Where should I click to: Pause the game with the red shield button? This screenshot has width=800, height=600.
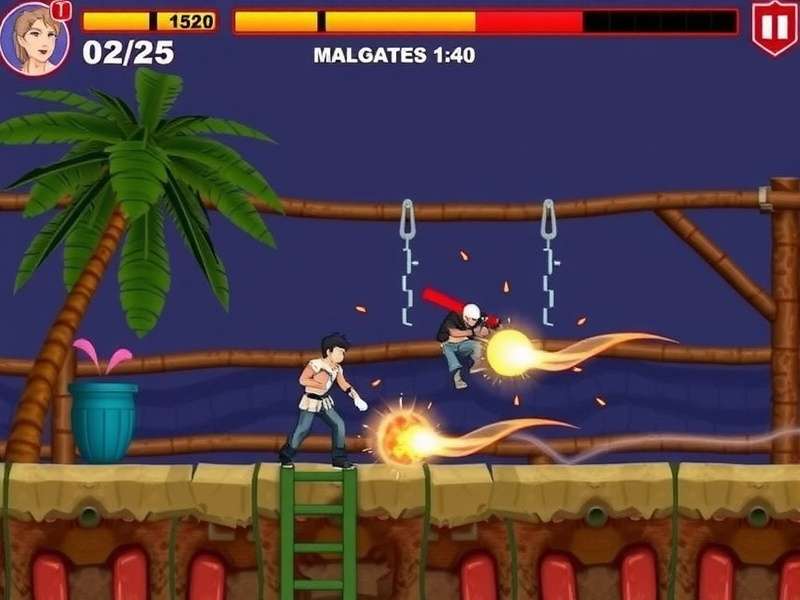click(x=774, y=27)
